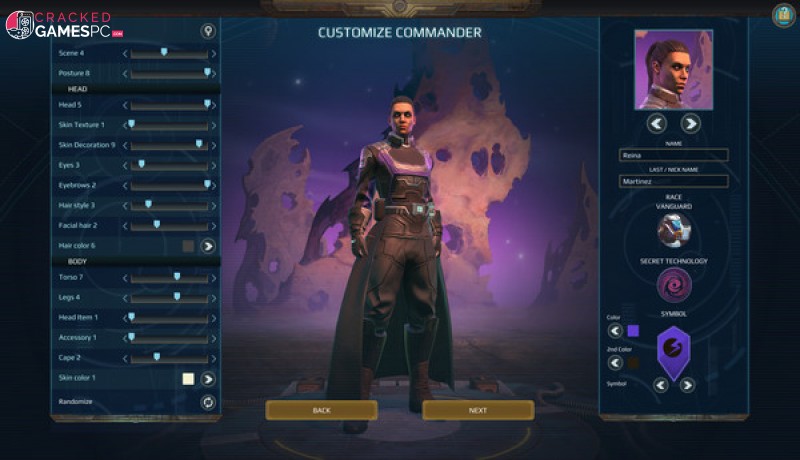The image size is (800, 460).
Task: Go to the Next step
Action: (x=478, y=410)
